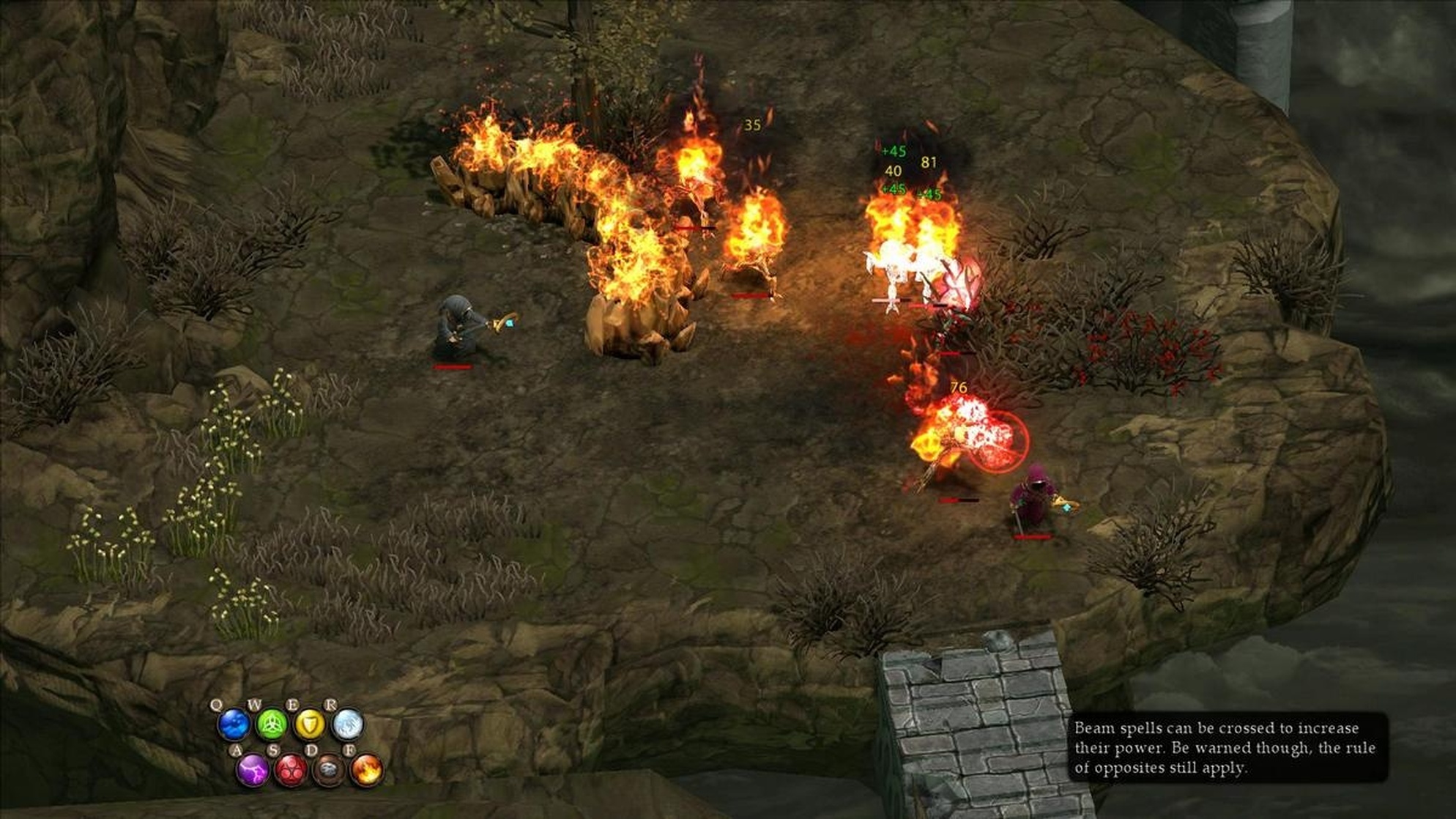Select the purple Lightning element orb
The image size is (1456, 819).
tap(253, 771)
